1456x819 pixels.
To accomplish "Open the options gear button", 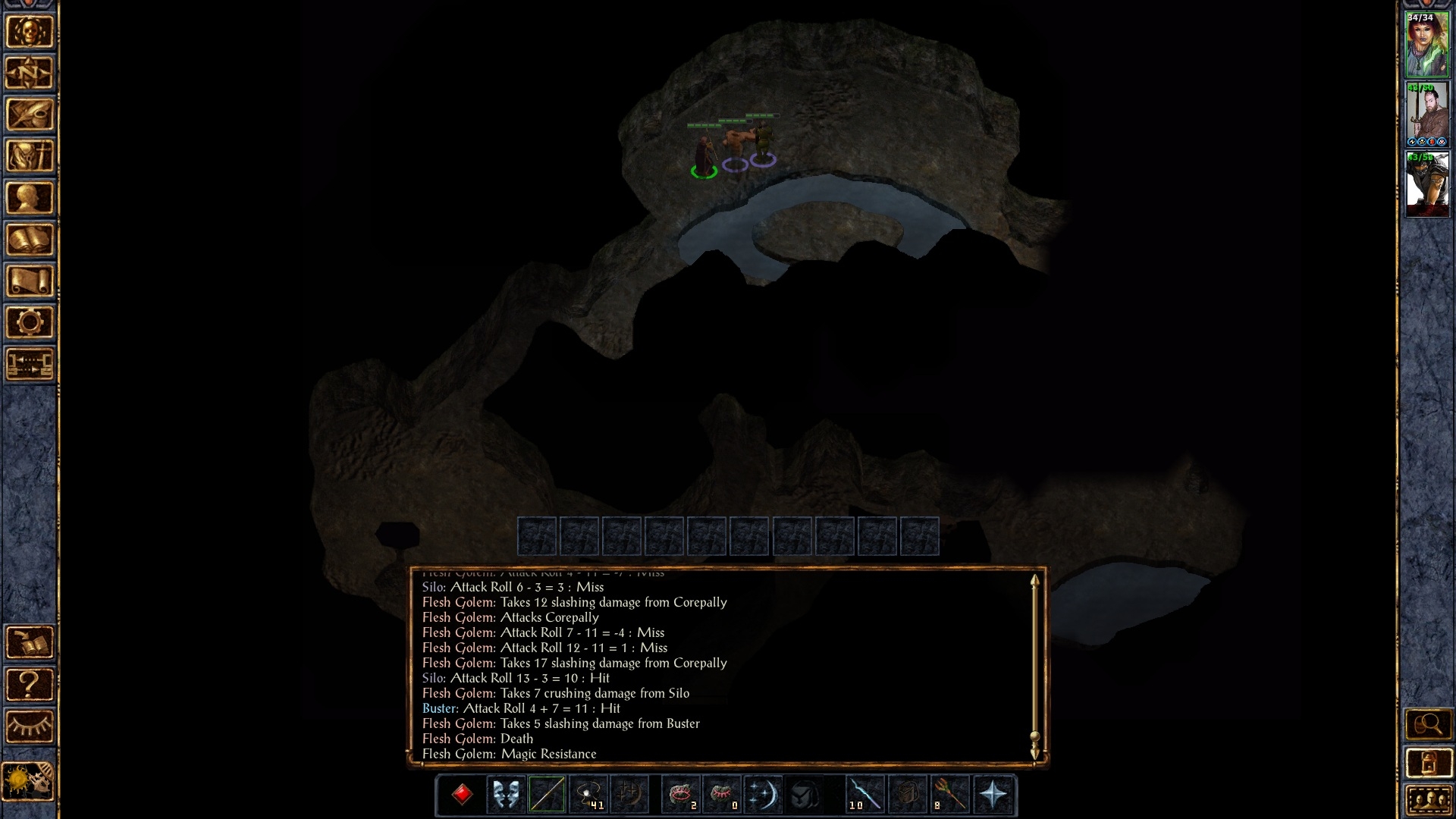I will [30, 322].
